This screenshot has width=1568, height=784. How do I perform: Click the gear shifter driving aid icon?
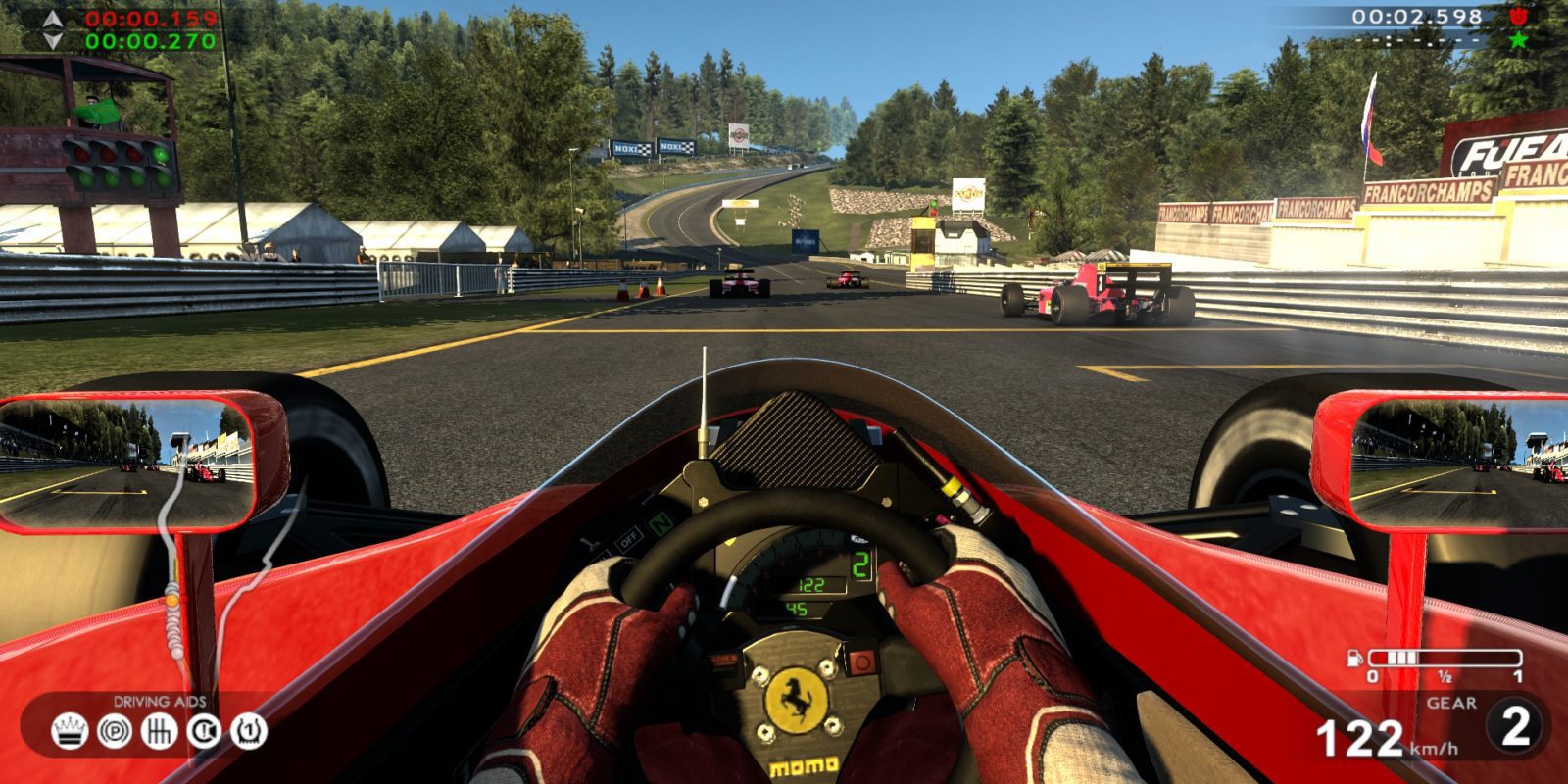159,731
